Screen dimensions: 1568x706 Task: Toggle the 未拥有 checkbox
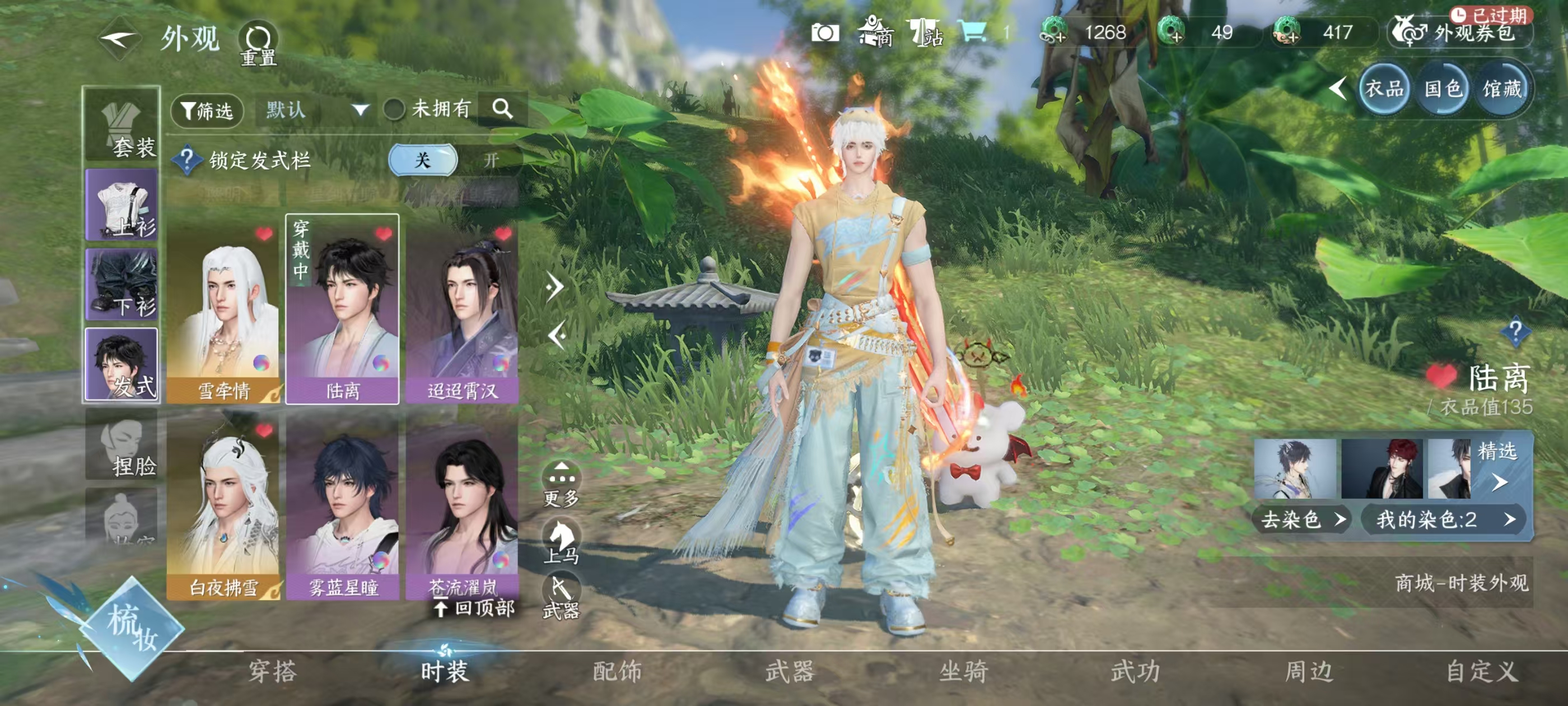click(394, 110)
